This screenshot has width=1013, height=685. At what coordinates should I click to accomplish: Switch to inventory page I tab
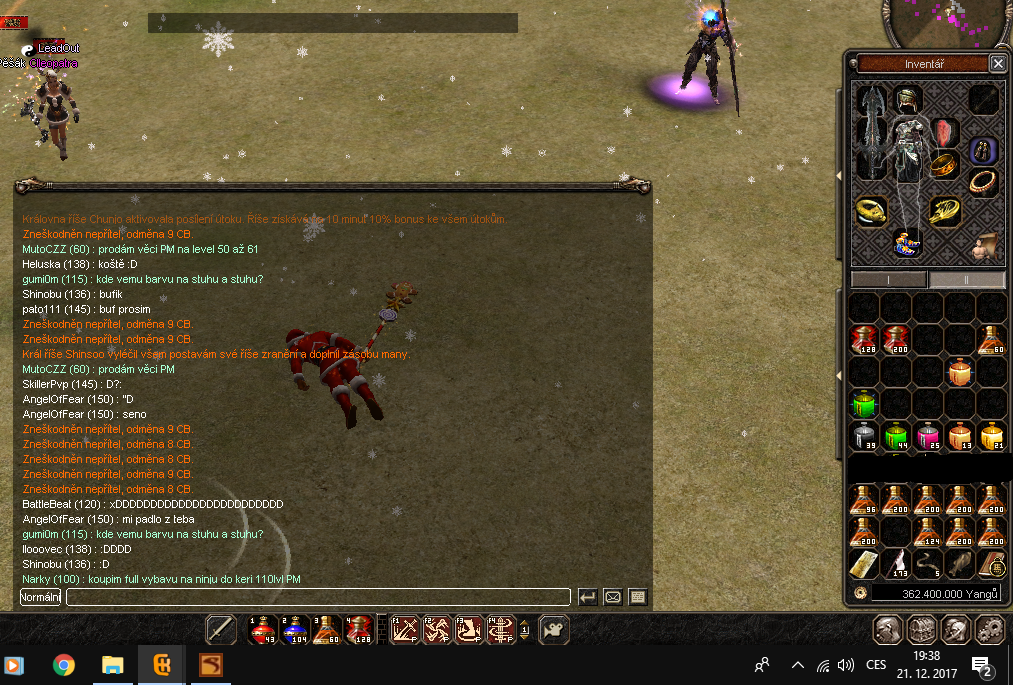[x=889, y=279]
